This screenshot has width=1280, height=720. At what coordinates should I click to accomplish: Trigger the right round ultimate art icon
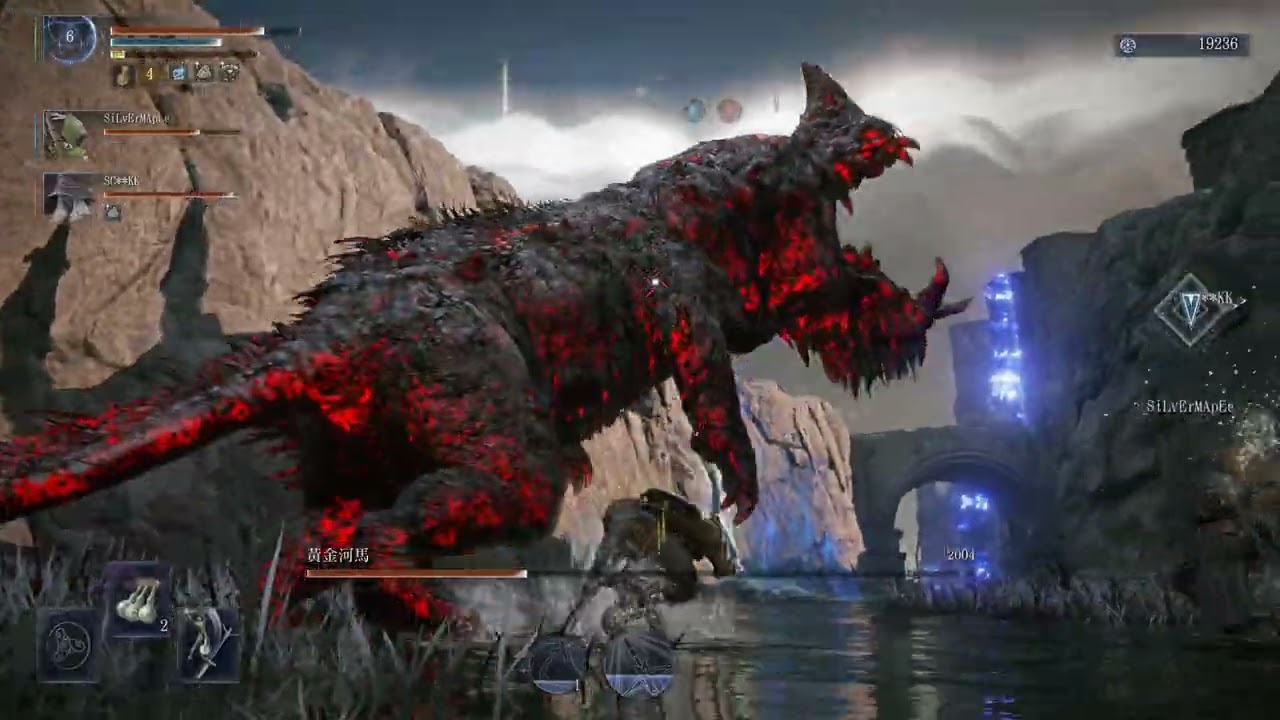638,664
